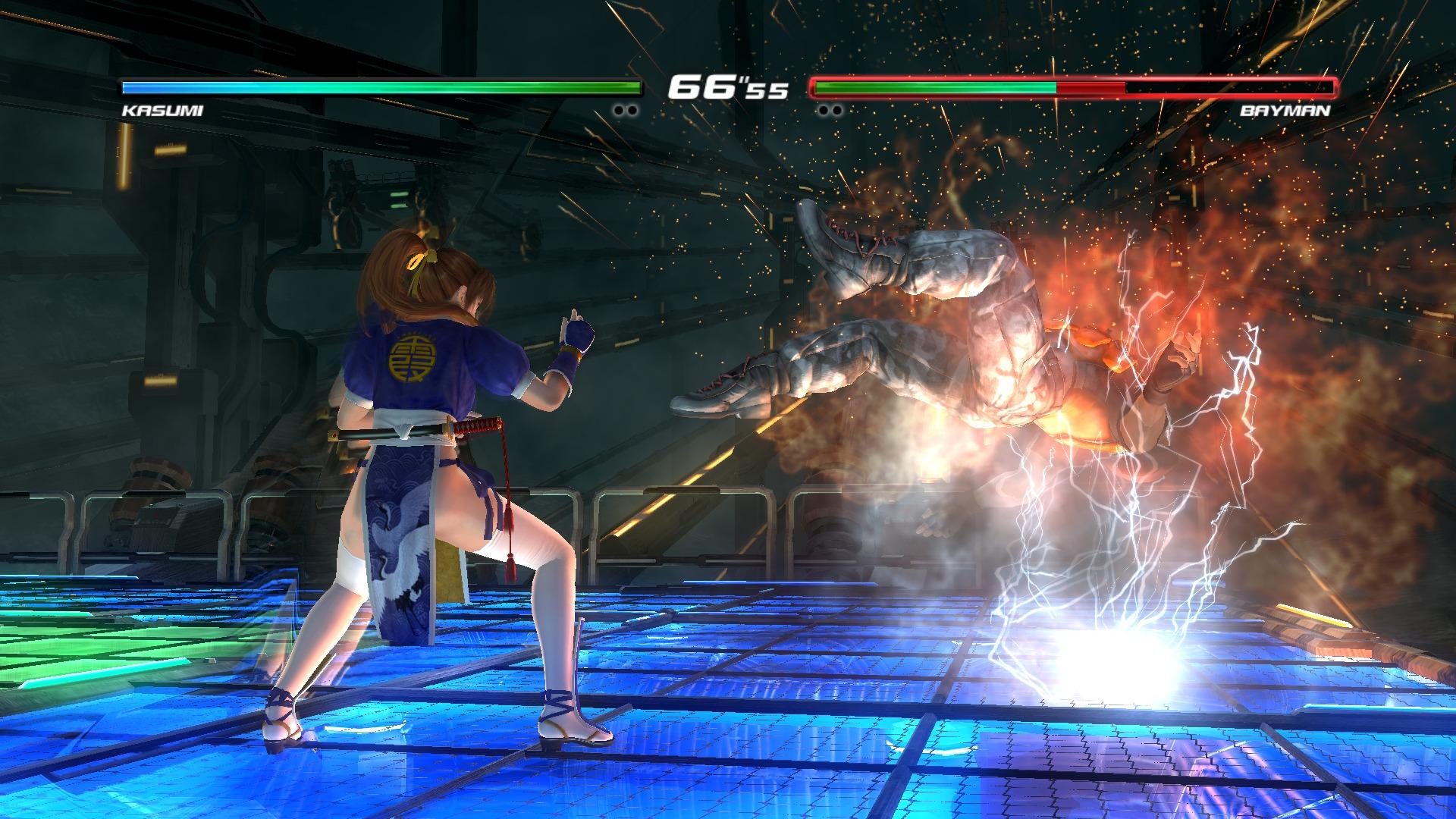Click the second round indicator dot under Bayman's bar
Screen dimensions: 1456x819
coord(837,109)
